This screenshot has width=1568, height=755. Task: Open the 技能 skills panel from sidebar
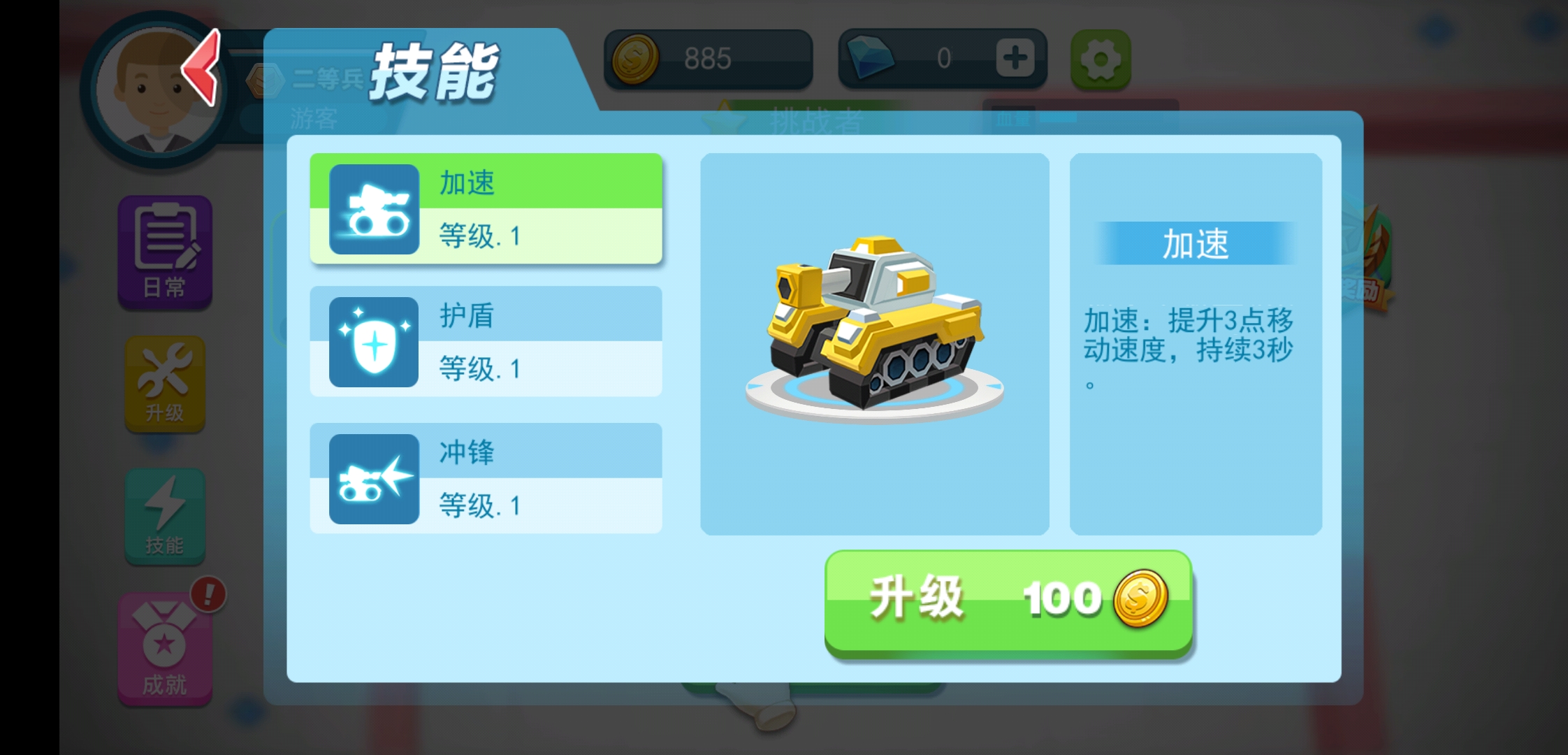point(164,516)
